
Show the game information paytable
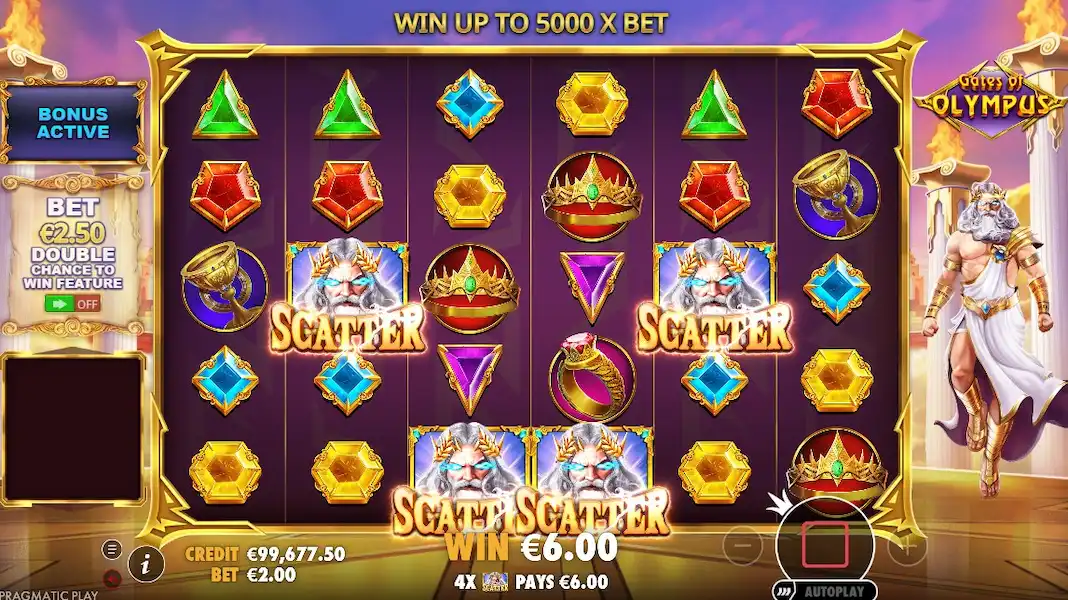[146, 563]
